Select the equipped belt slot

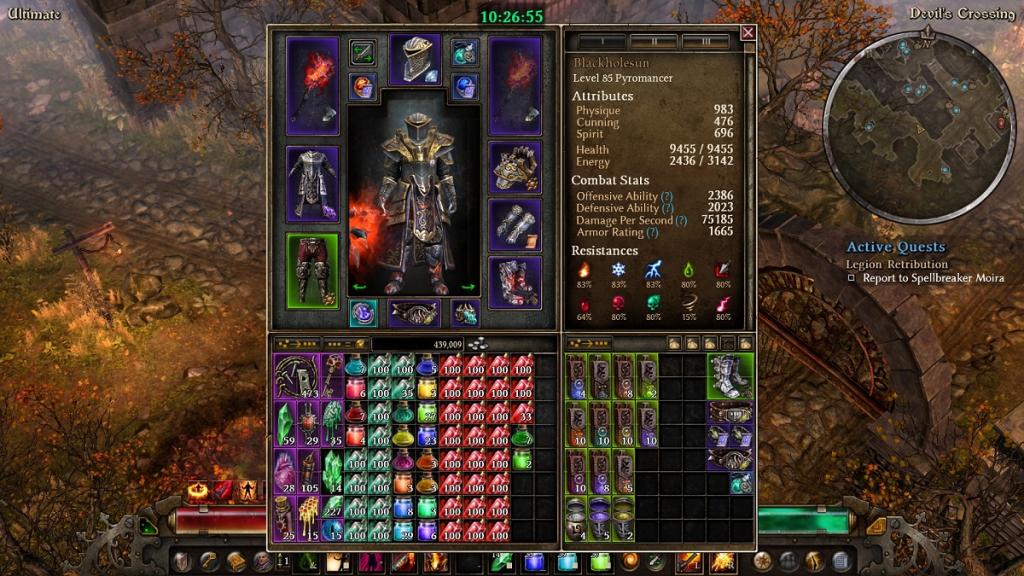(x=415, y=312)
